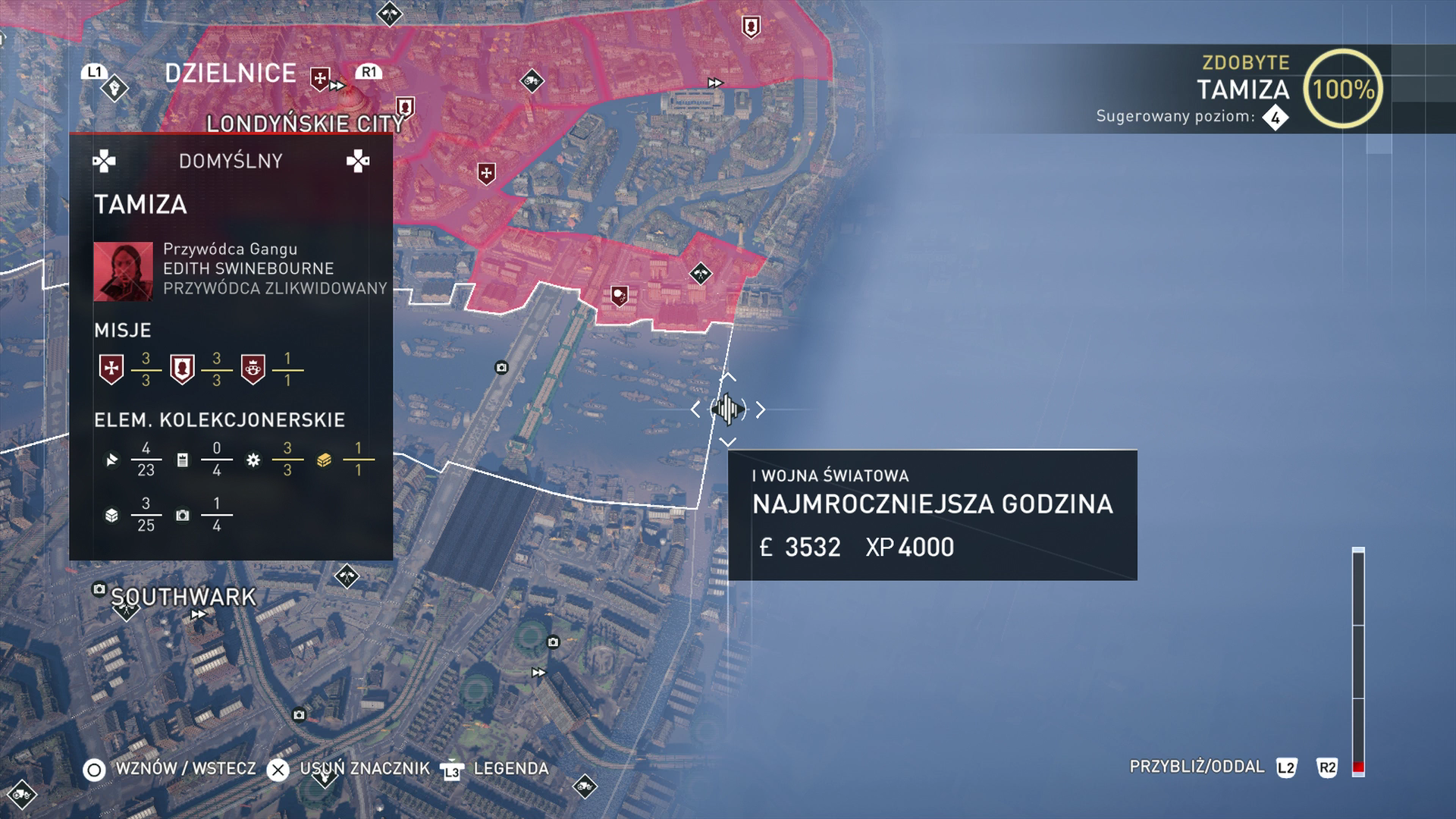The height and width of the screenshot is (819, 1456).
Task: Click the golden chest collectible icon
Action: (x=324, y=460)
